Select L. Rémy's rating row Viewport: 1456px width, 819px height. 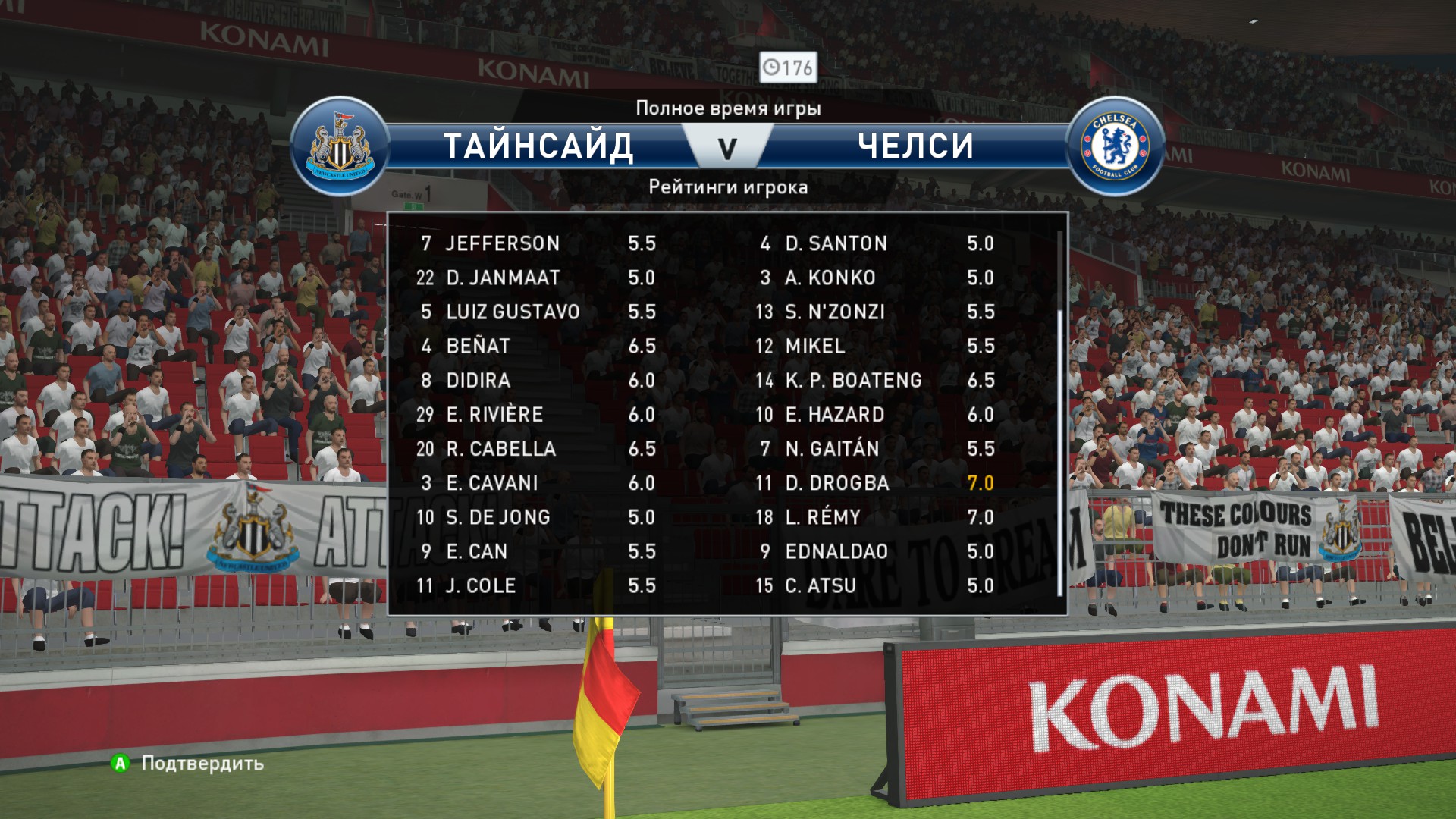point(876,517)
